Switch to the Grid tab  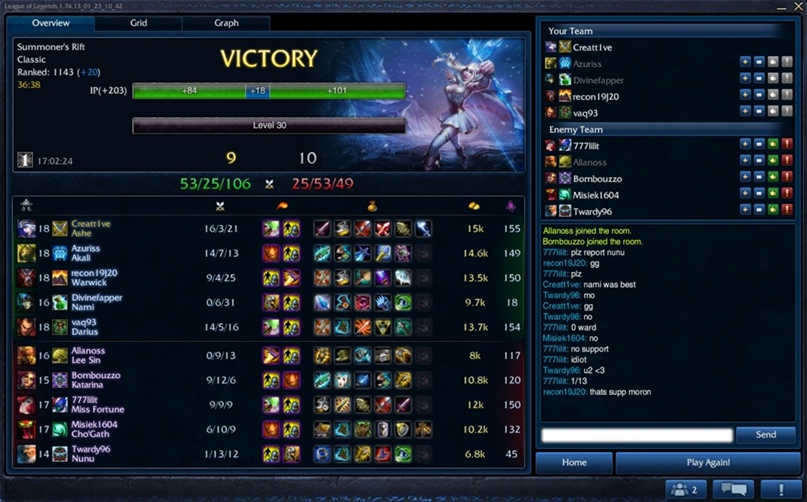(x=139, y=22)
